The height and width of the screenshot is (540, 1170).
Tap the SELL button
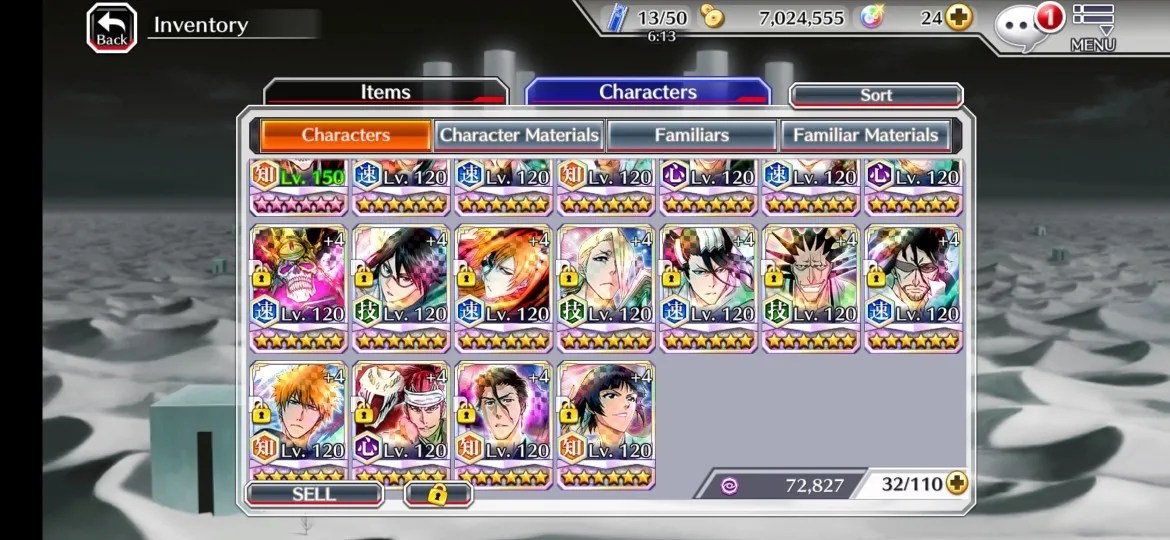pos(314,493)
